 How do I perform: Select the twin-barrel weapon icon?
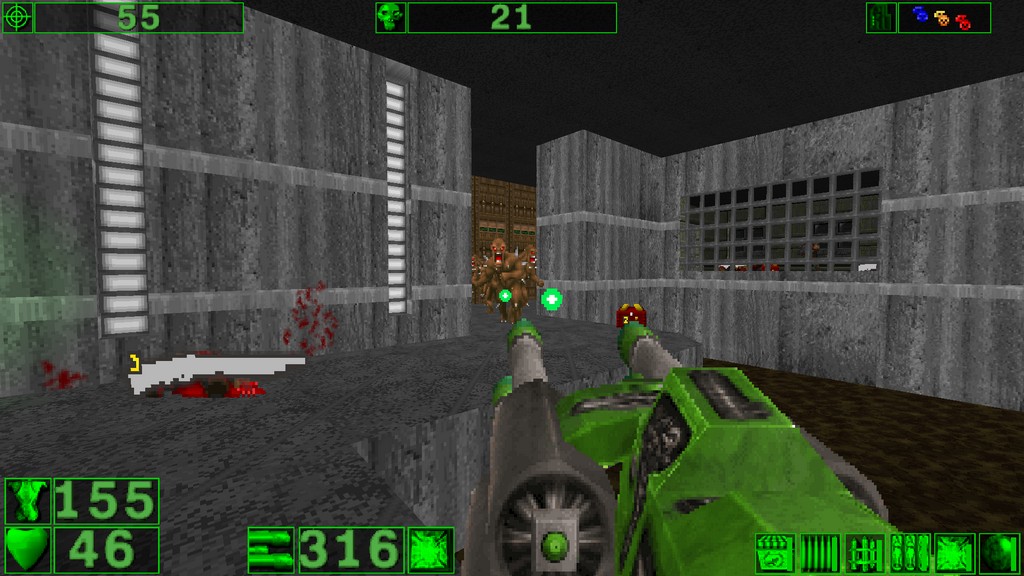point(272,549)
